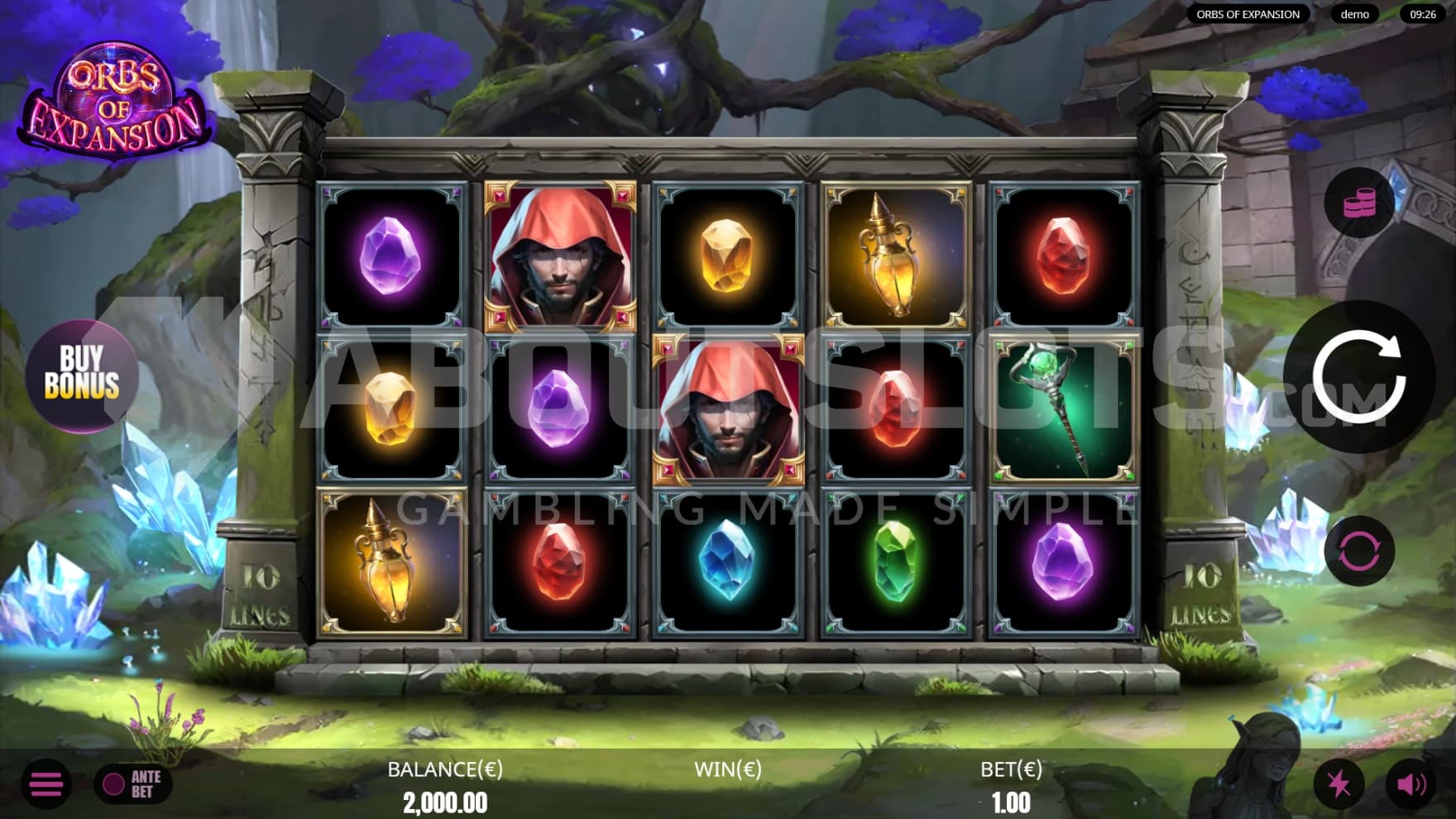1456x819 pixels.
Task: Activate autoplay with the circular arrows button
Action: click(1358, 551)
